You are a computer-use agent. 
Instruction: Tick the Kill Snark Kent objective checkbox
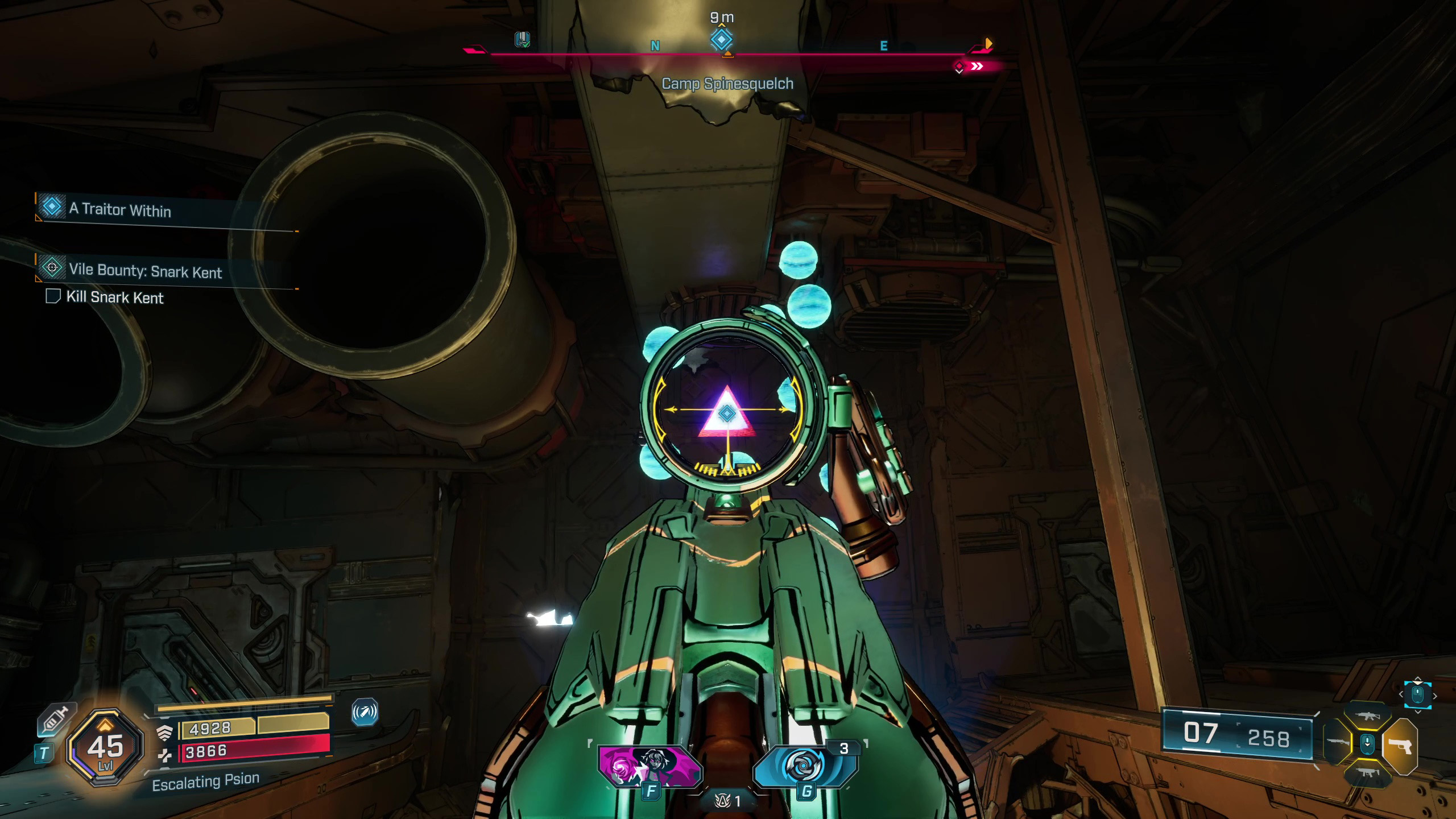click(x=53, y=296)
